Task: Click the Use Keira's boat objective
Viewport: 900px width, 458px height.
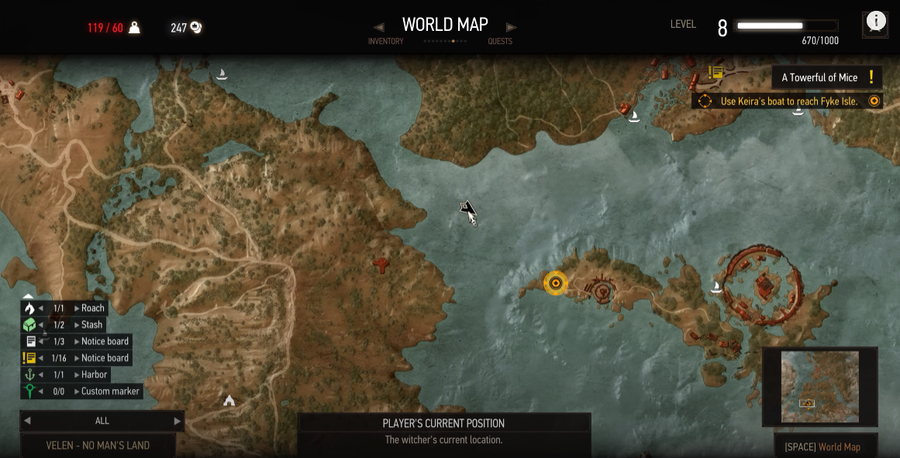Action: 789,101
